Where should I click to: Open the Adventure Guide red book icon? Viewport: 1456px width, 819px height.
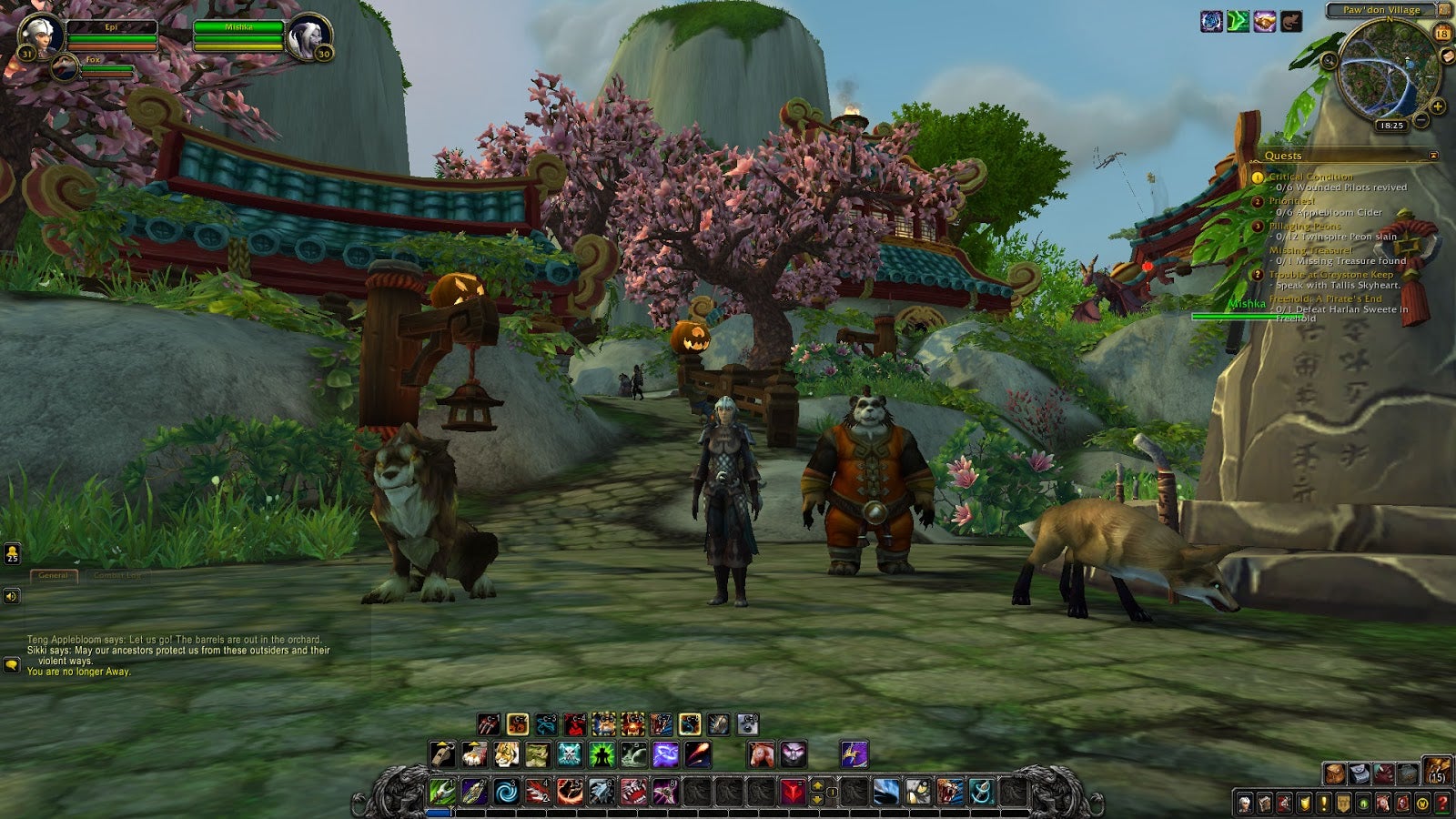pyautogui.click(x=1402, y=804)
